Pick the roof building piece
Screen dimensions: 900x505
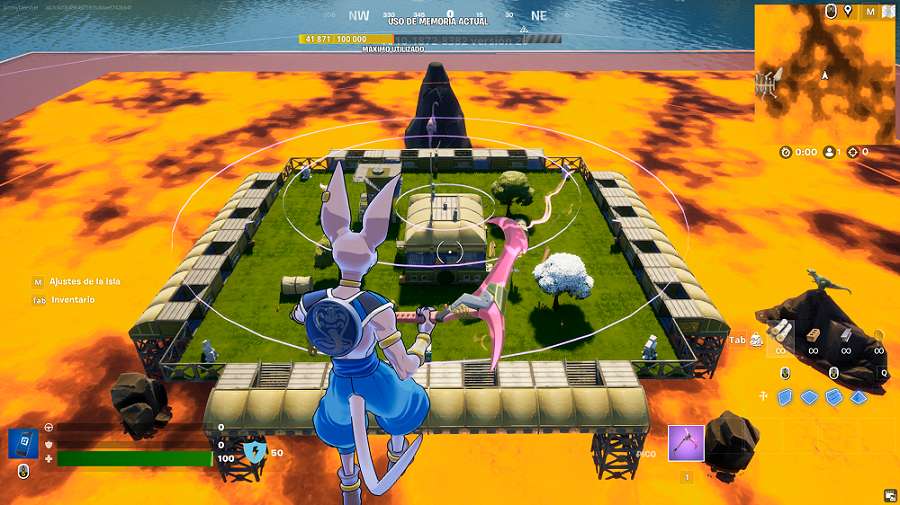pos(857,397)
